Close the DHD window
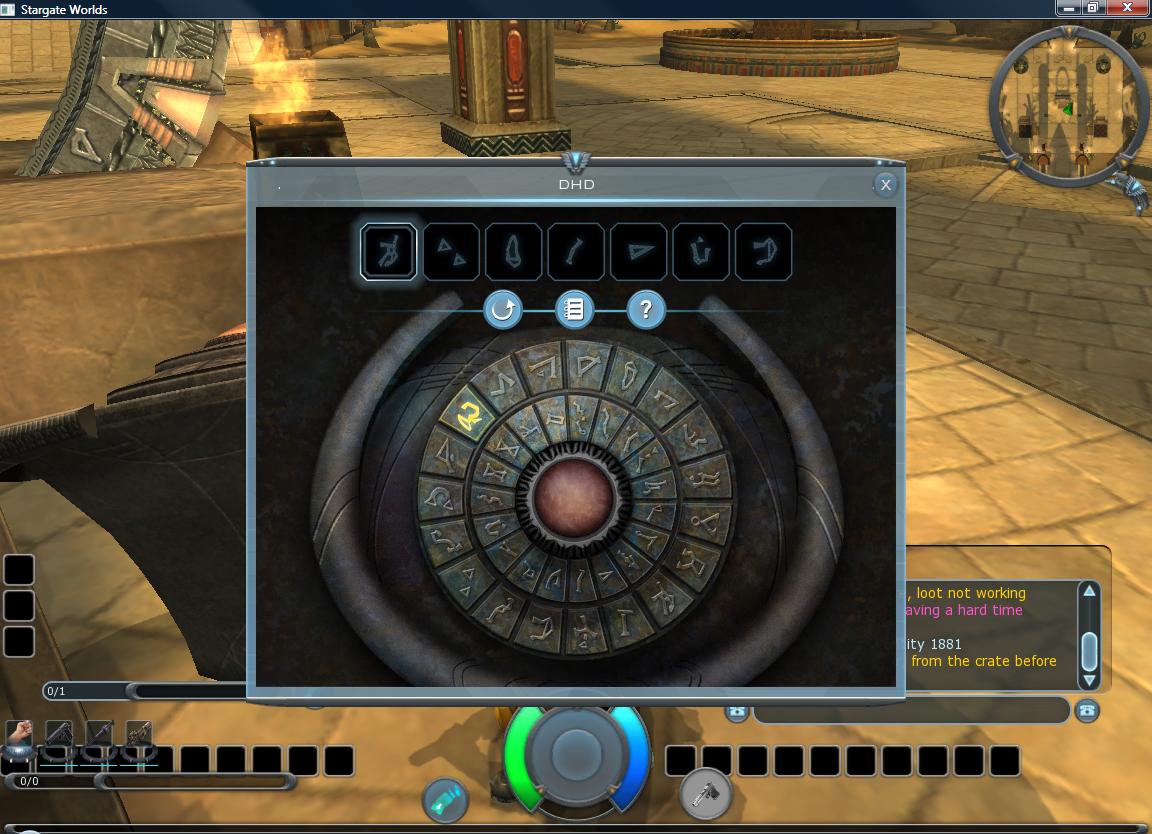This screenshot has width=1152, height=834. coord(885,185)
